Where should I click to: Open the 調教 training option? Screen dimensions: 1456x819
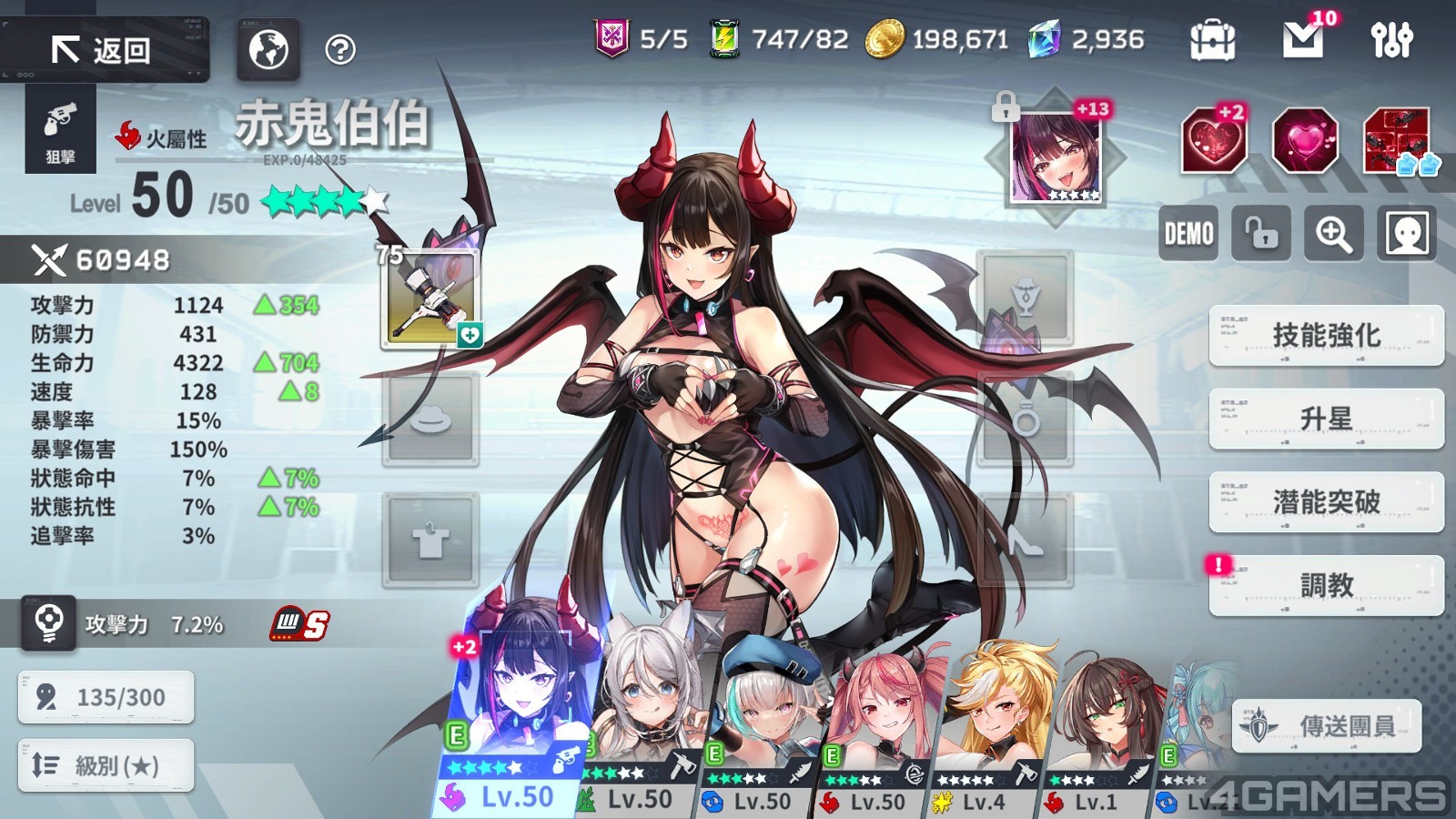(1326, 585)
